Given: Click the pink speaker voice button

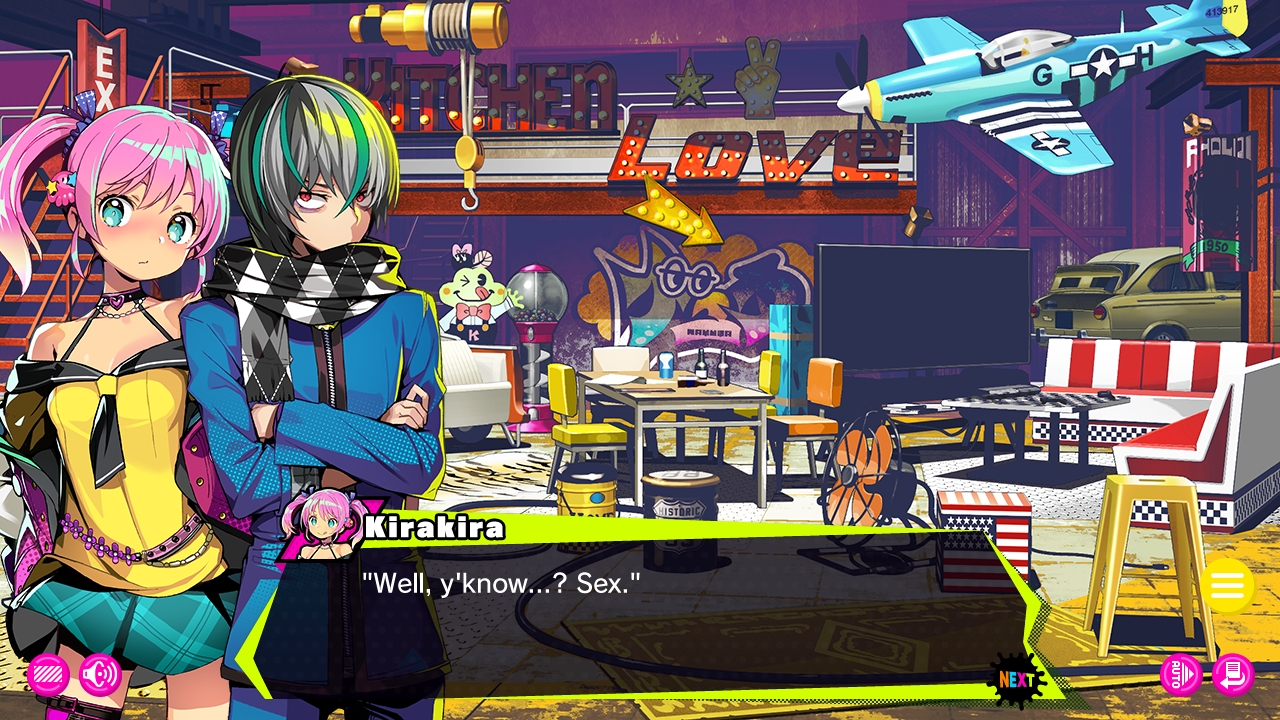Looking at the screenshot, I should point(100,675).
